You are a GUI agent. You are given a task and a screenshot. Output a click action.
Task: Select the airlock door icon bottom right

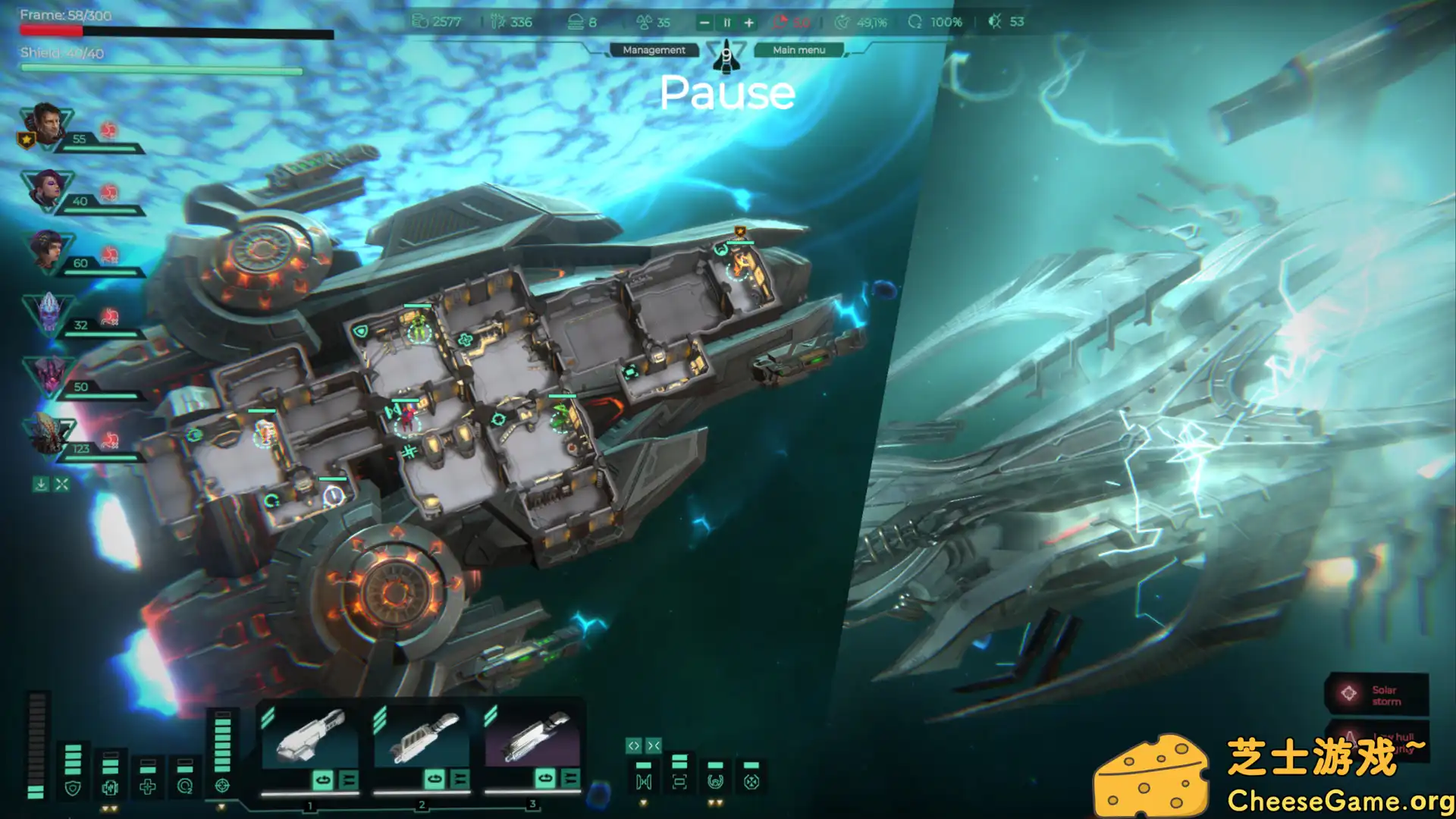pyautogui.click(x=644, y=782)
